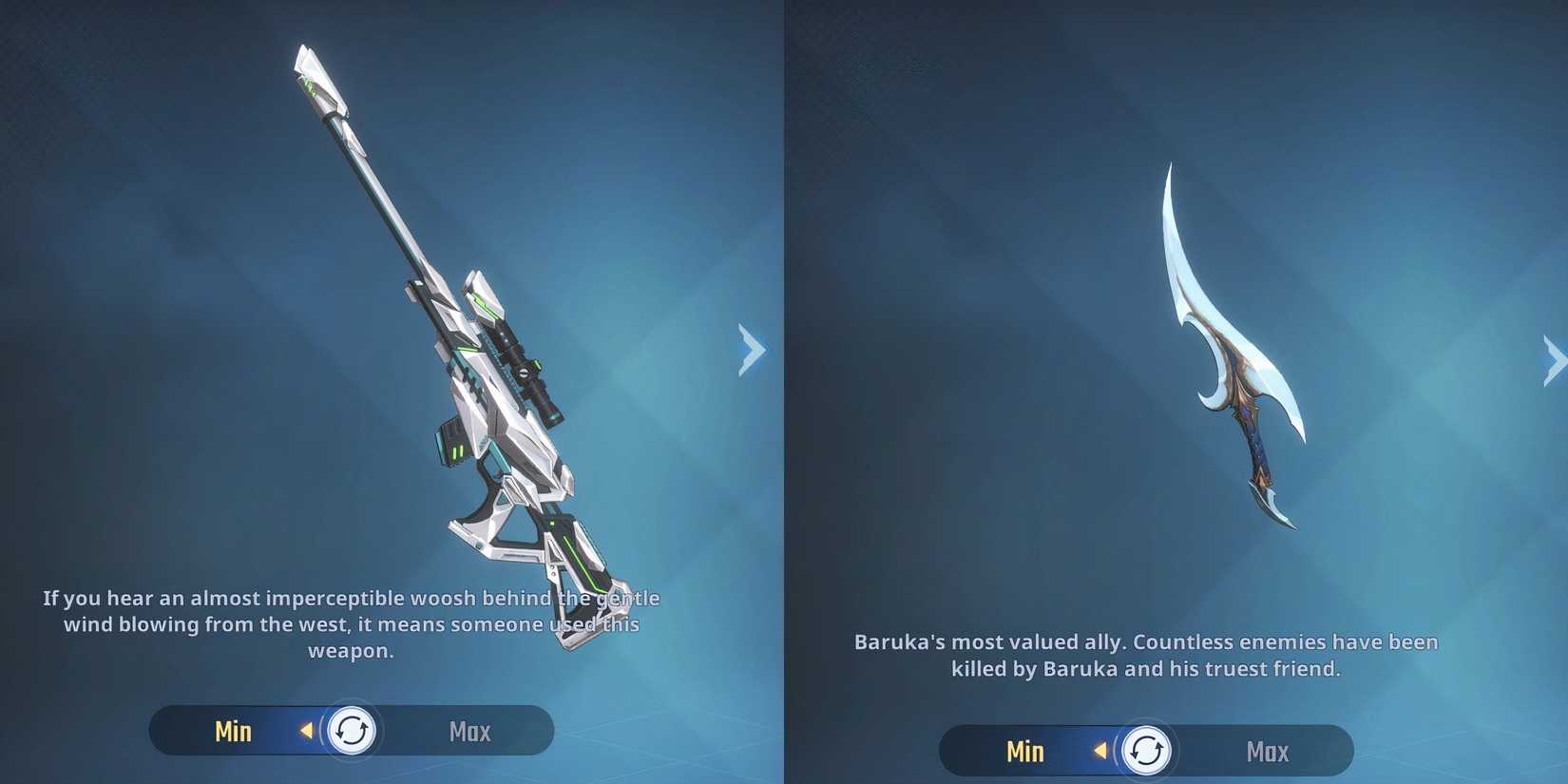Image resolution: width=1568 pixels, height=784 pixels.
Task: Click the yellow arrow beside the rifle's refresh icon
Action: coord(306,731)
